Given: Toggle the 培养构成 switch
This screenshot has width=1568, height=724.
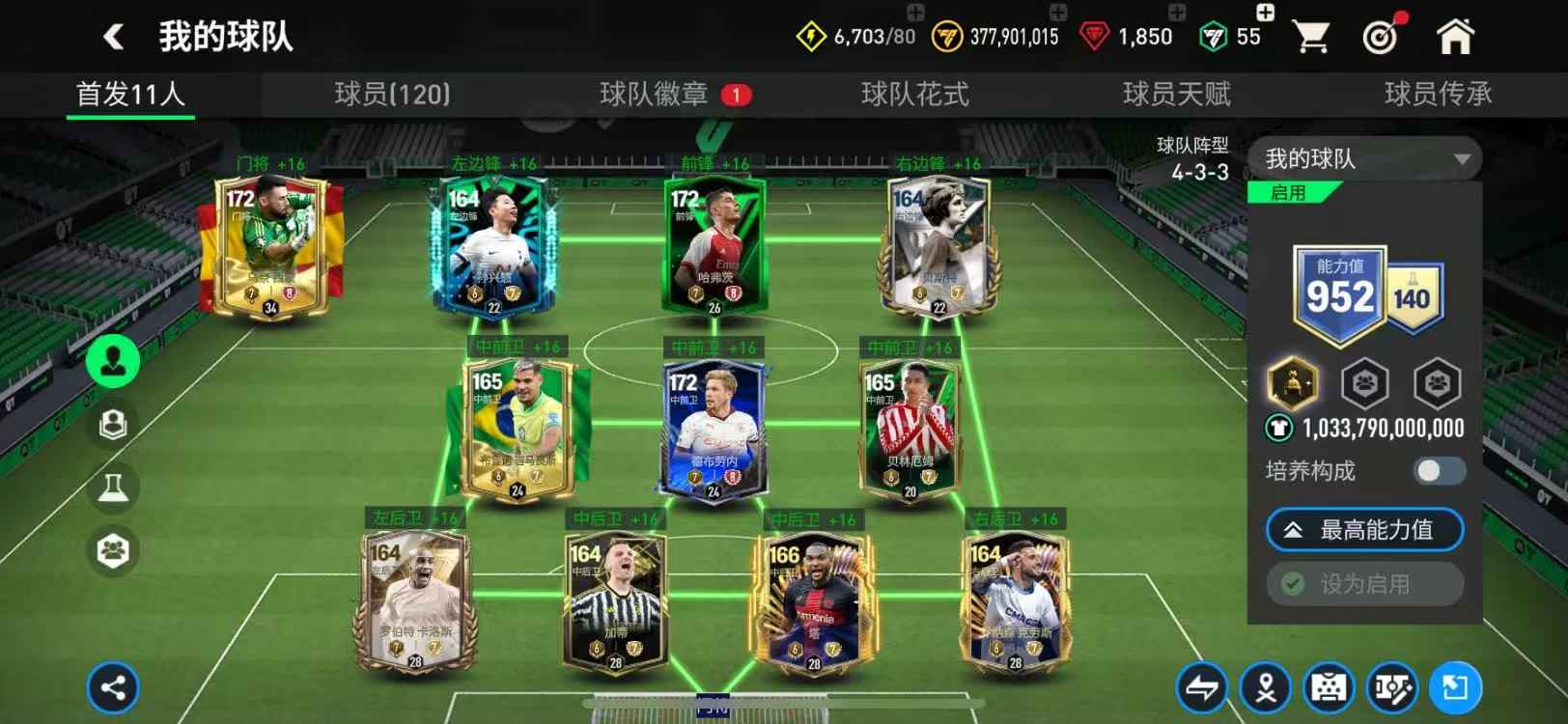Looking at the screenshot, I should [1439, 471].
